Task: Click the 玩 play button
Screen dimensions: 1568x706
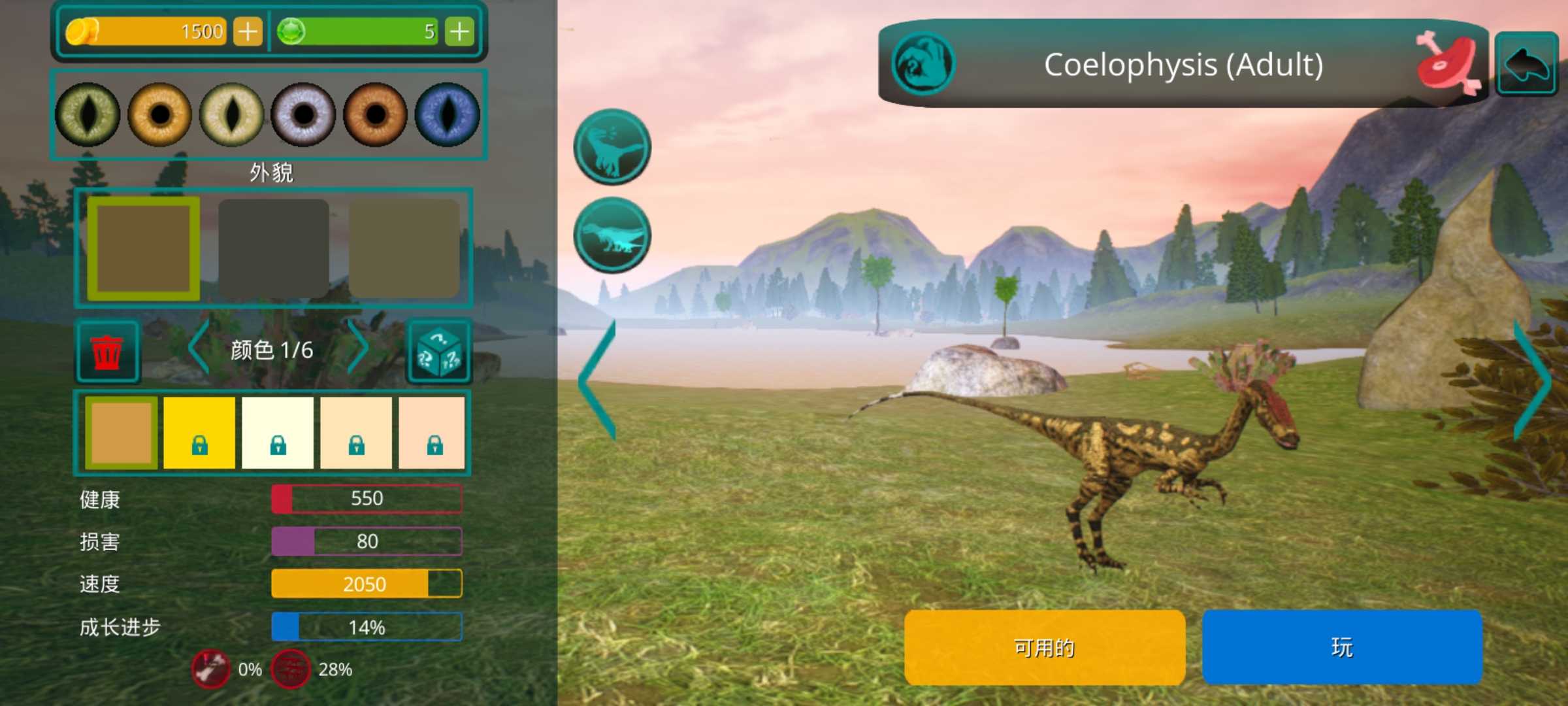Action: pos(1342,647)
